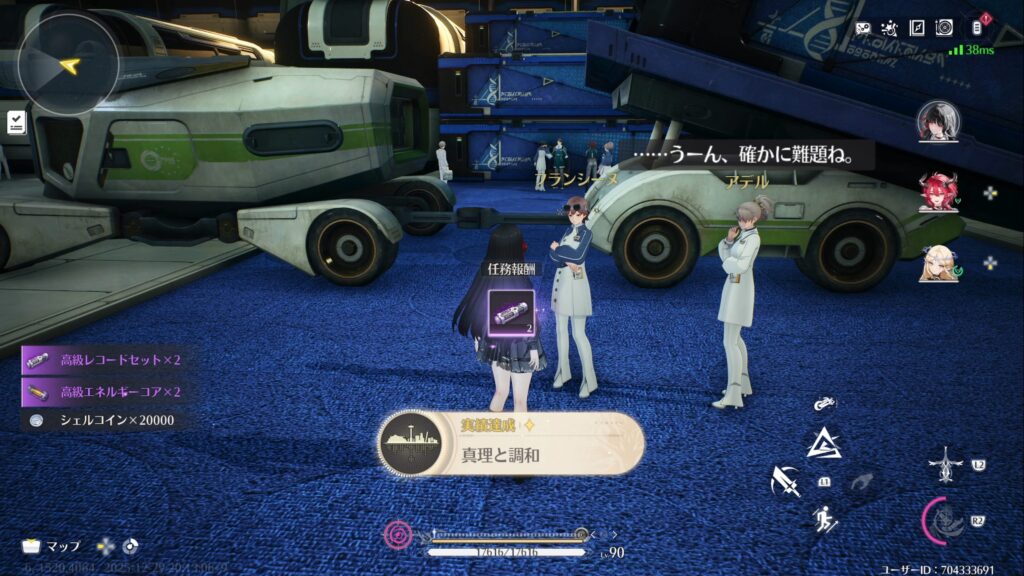Open the turntable record icon
Viewport: 1024px width, 576px height.
(x=944, y=28)
